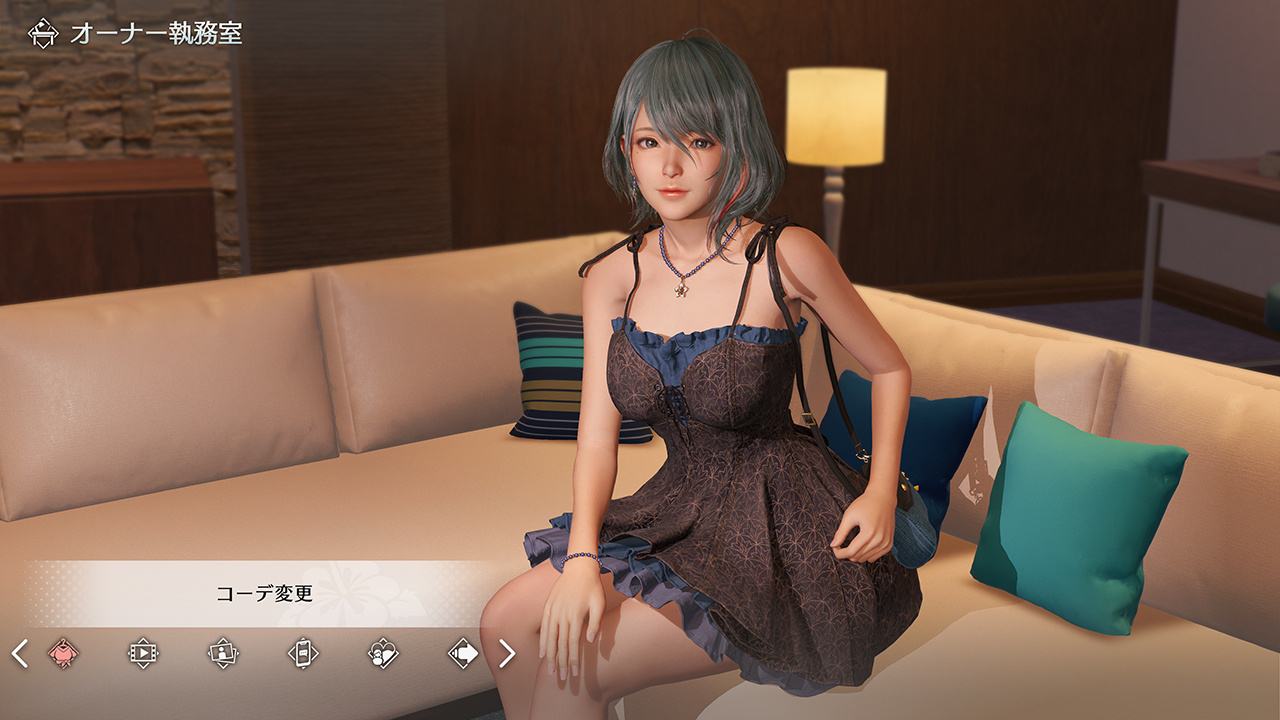Click the left arrow of the icon bar
Screen dimensions: 1280x720
click(x=19, y=654)
